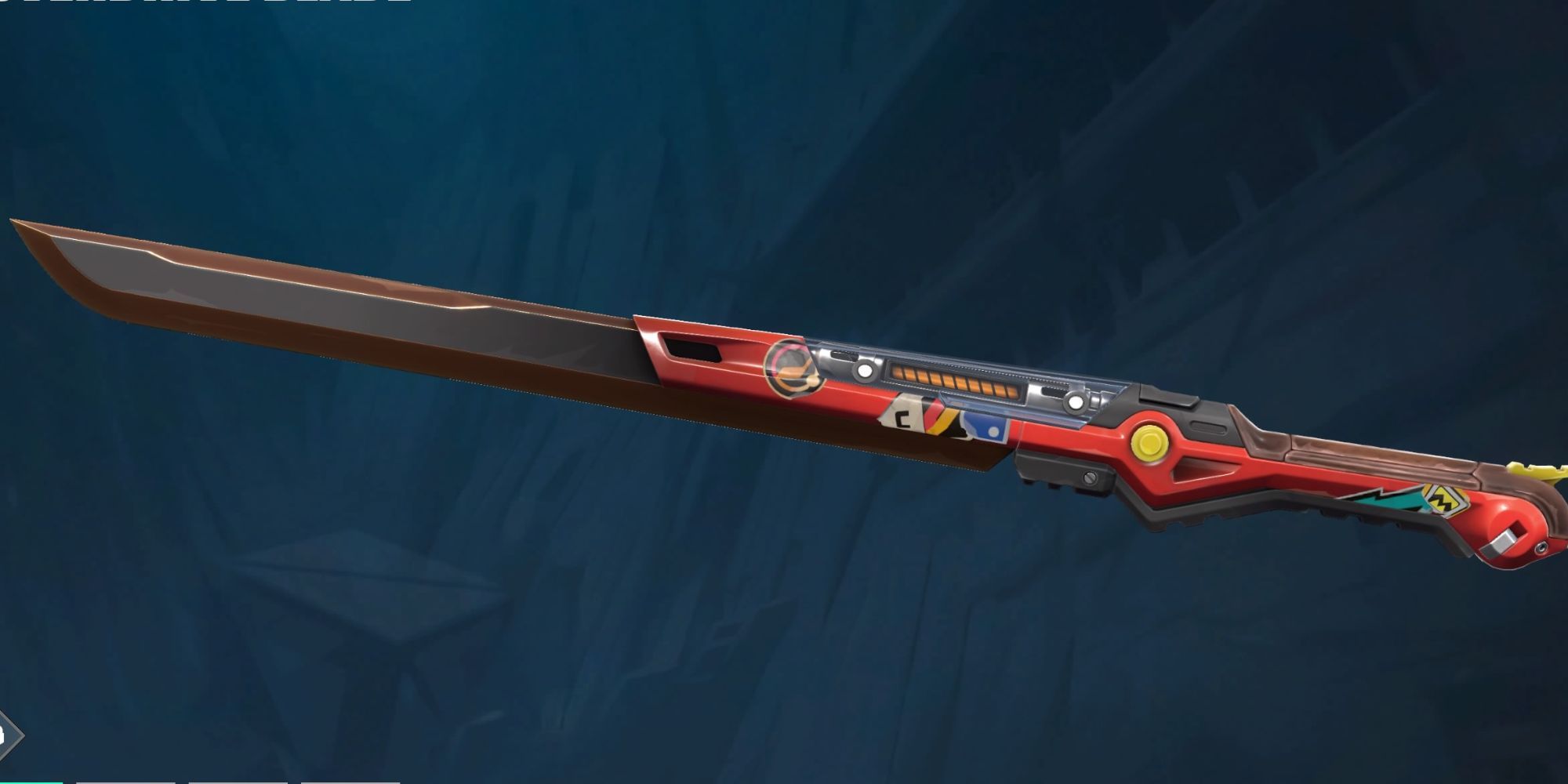The image size is (1568, 784).
Task: Click the silver screw icon under the guard
Action: click(1089, 476)
